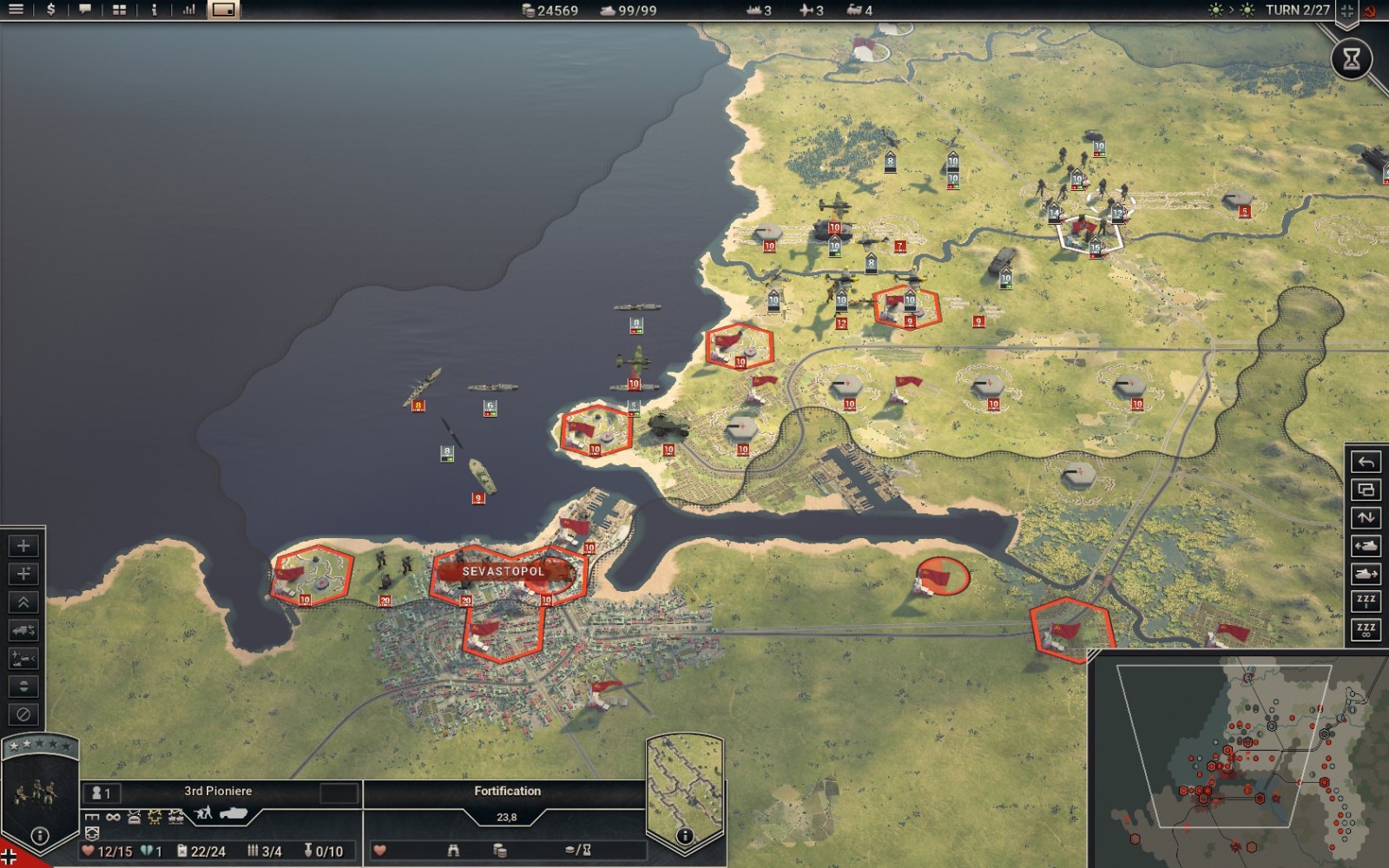Viewport: 1389px width, 868px height.
Task: Click the overlapping-windows button
Action: [1366, 490]
